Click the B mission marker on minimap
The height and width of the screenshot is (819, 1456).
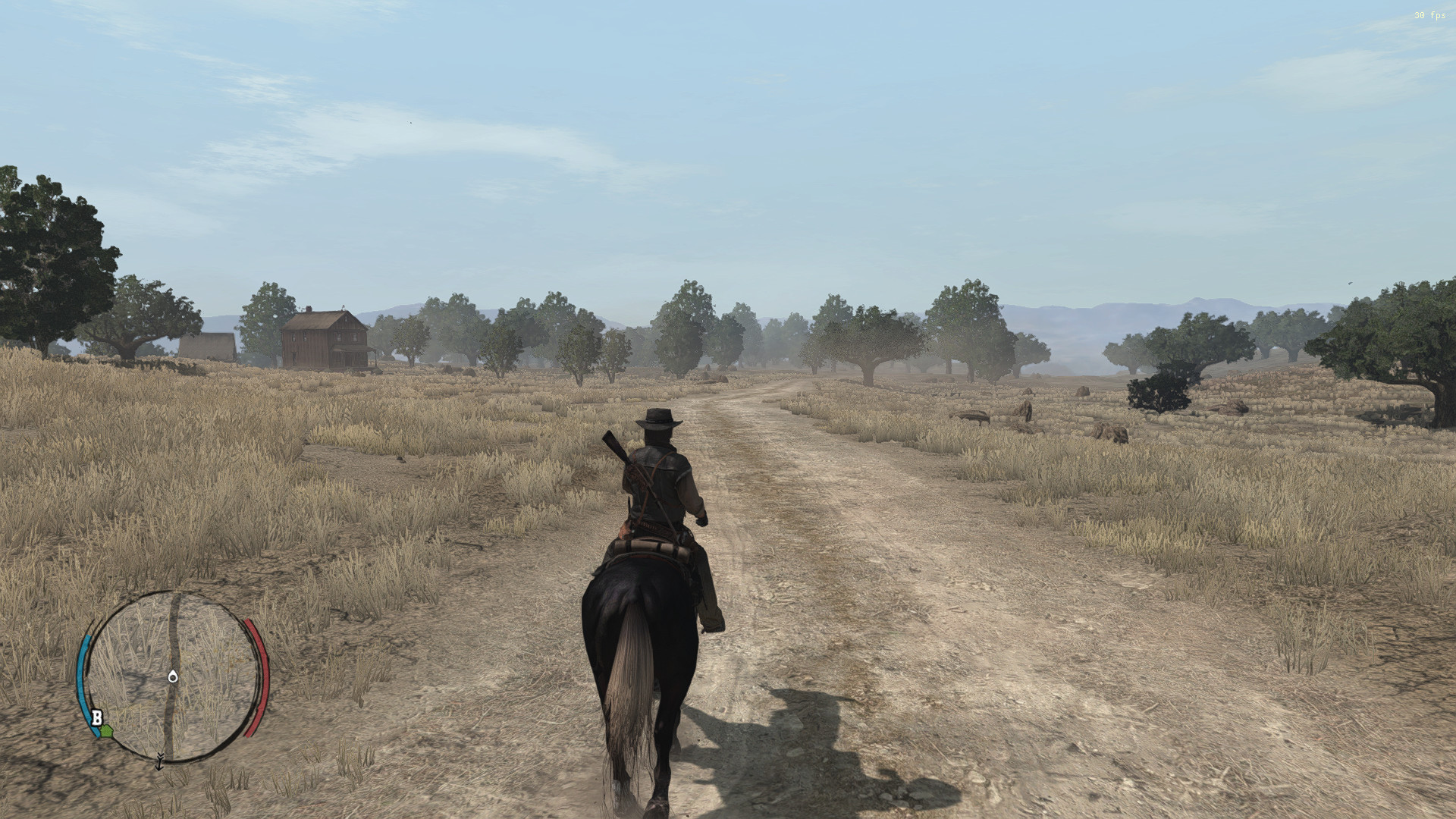[97, 717]
